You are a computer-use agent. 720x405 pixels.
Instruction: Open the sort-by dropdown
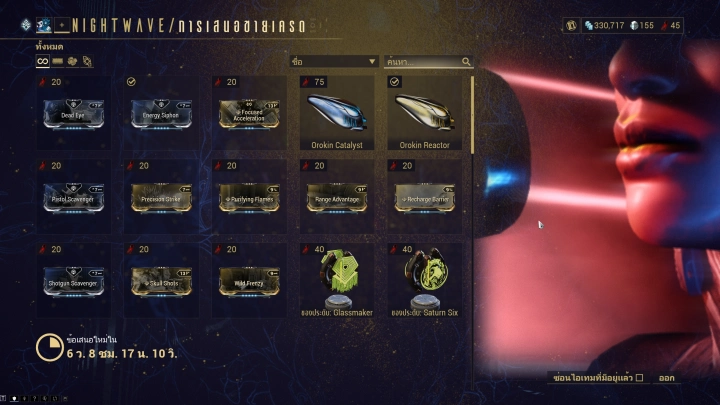333,62
